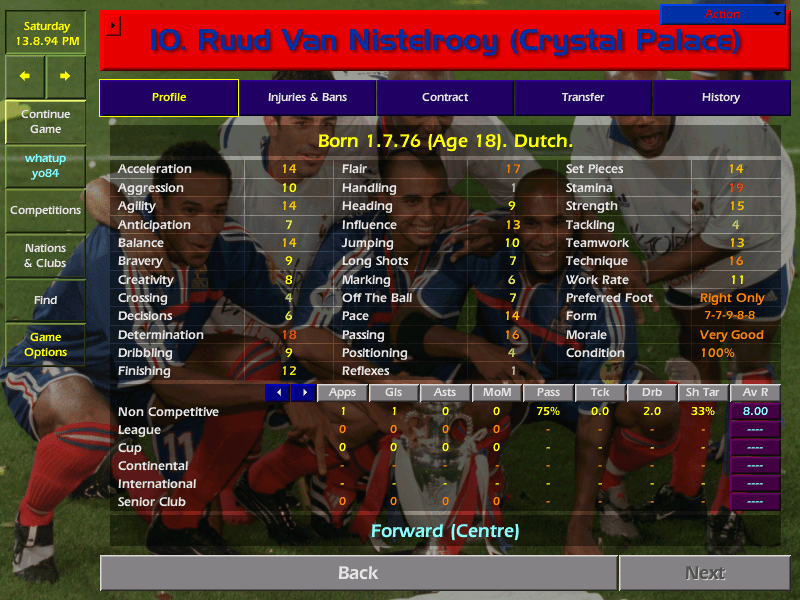Select the whatup yo84 manager button

tap(45, 166)
